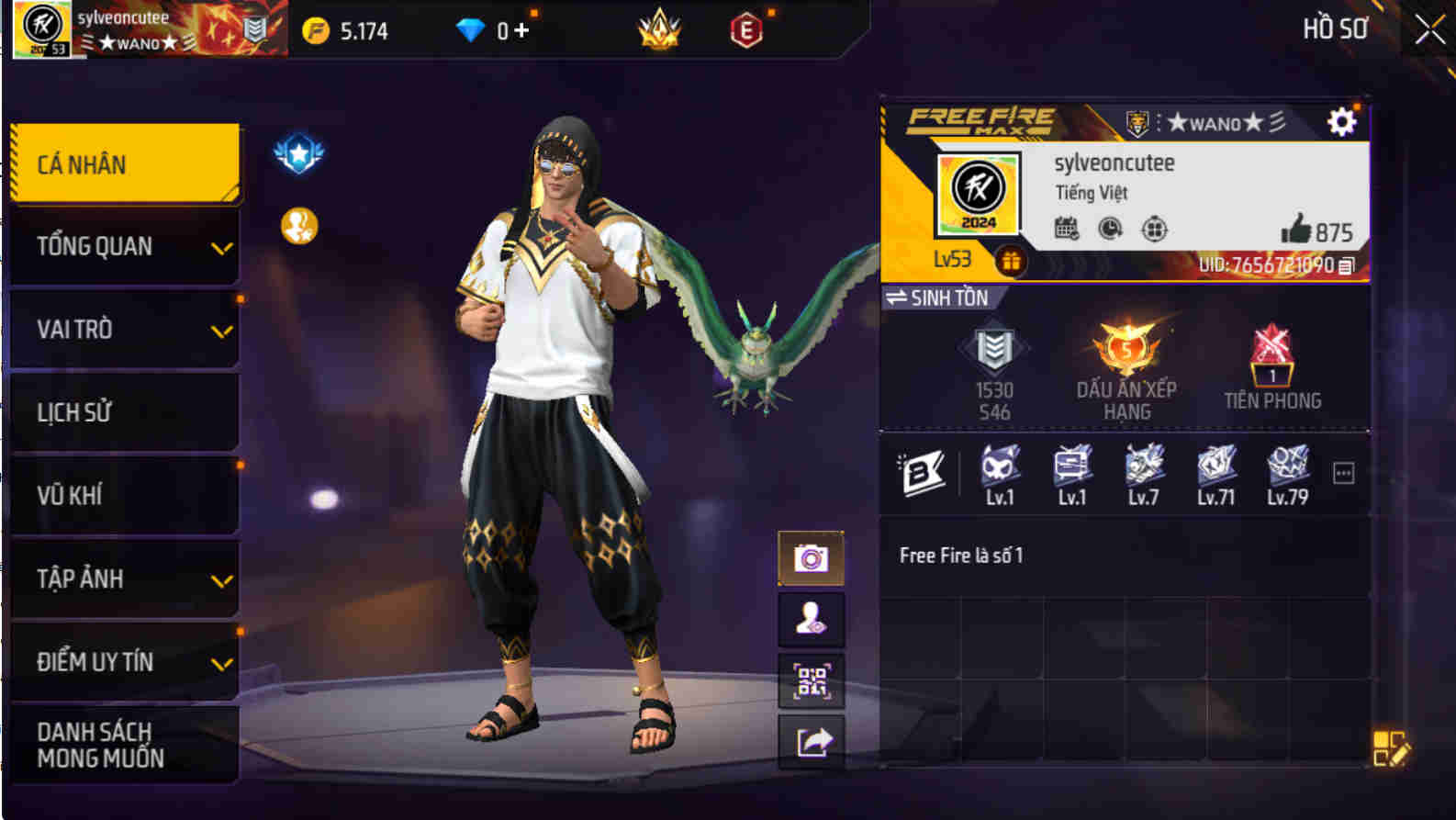
Task: Expand the Điểm Uy Tín section
Action: pyautogui.click(x=124, y=660)
